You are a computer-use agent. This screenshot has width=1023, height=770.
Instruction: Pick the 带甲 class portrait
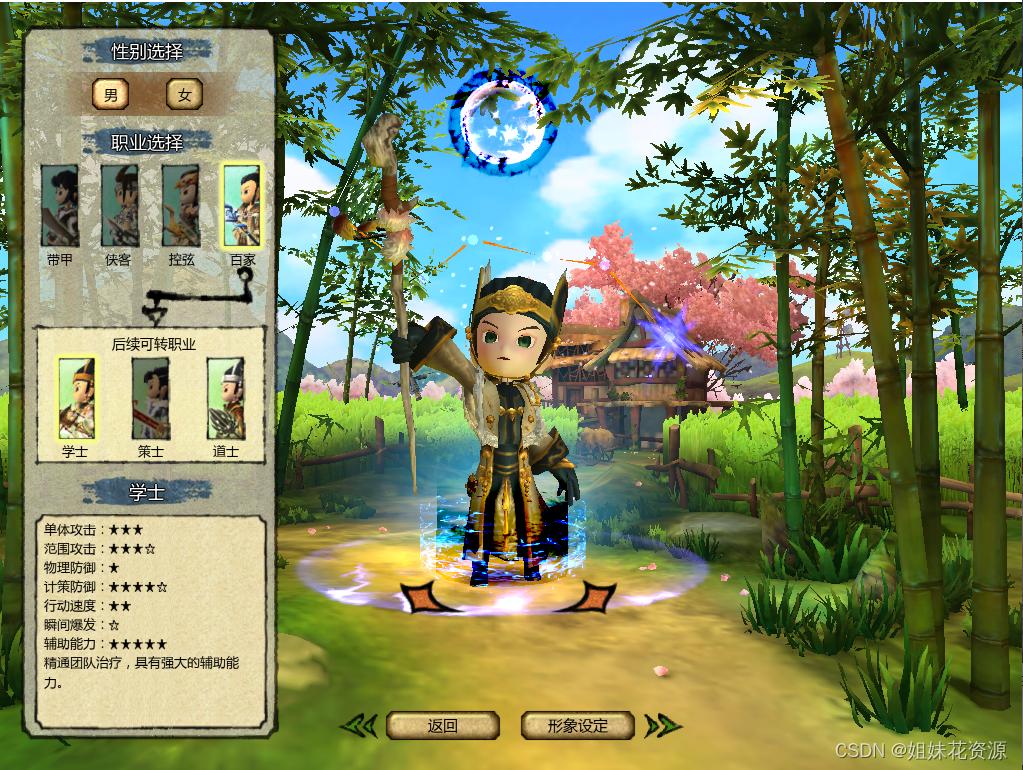[60, 206]
